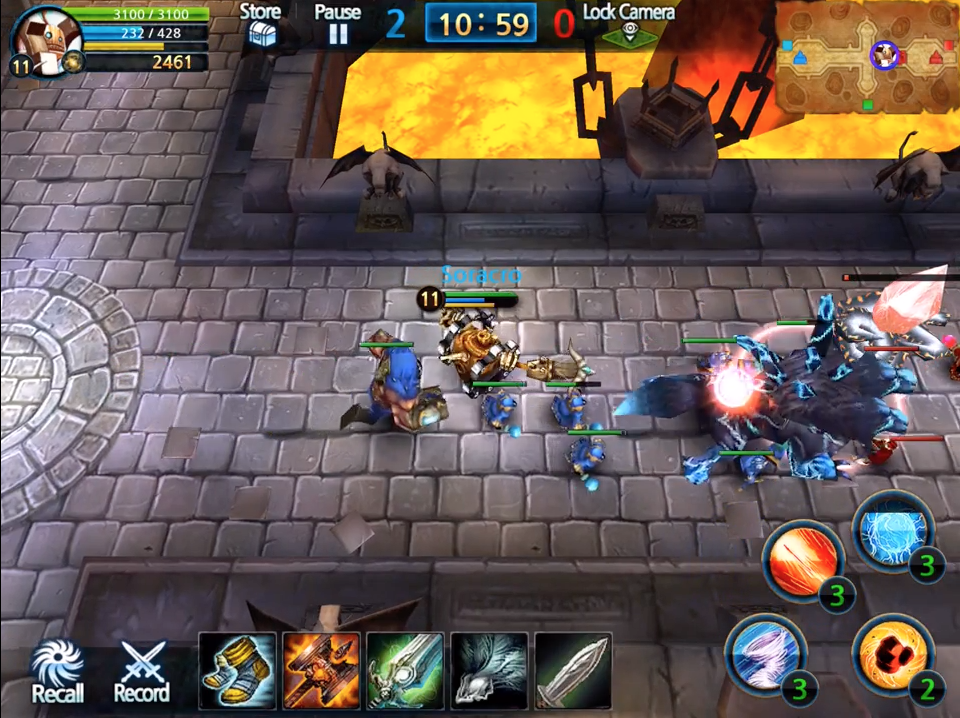The width and height of the screenshot is (960, 718).
Task: Select the green skull sword item slot
Action: coord(406,671)
